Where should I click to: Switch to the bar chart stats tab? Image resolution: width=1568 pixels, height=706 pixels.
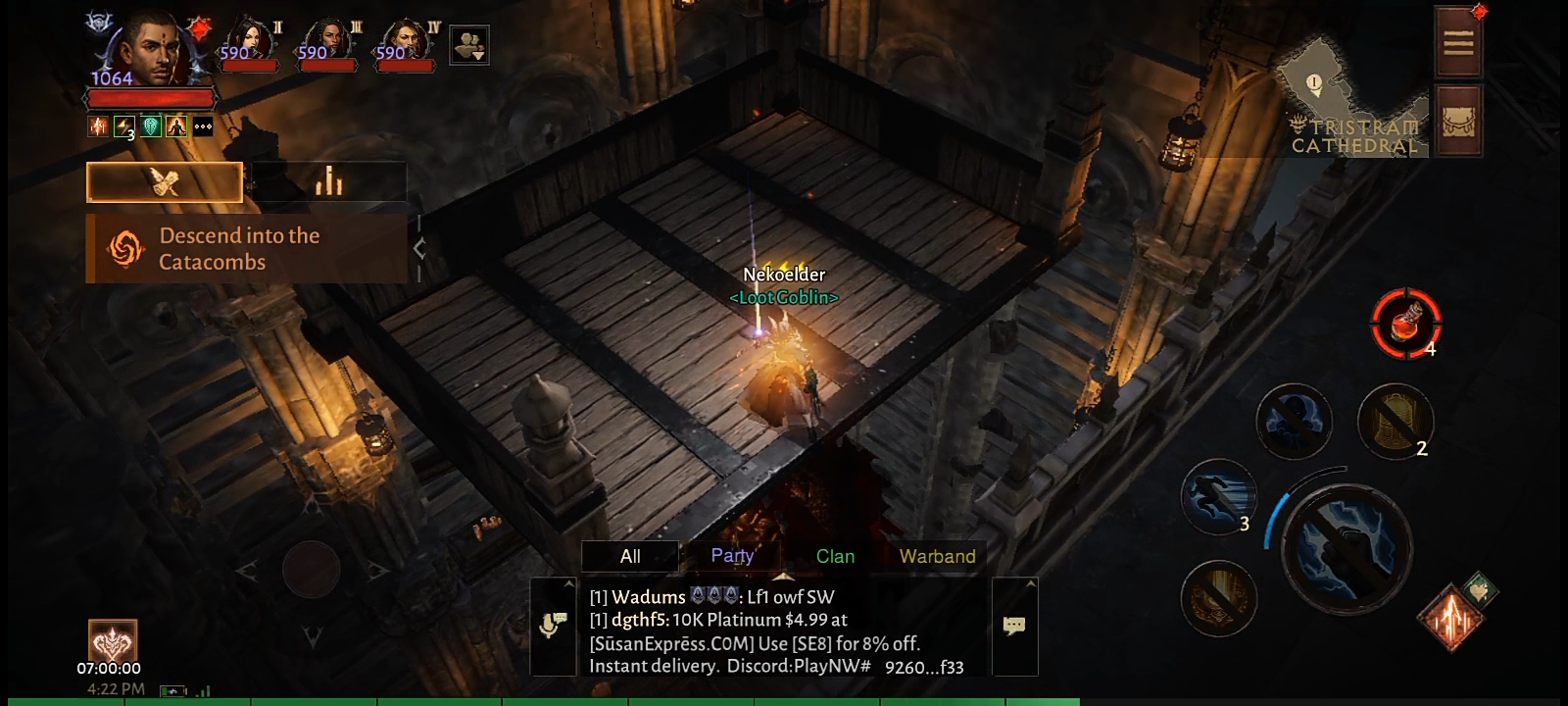pyautogui.click(x=328, y=182)
